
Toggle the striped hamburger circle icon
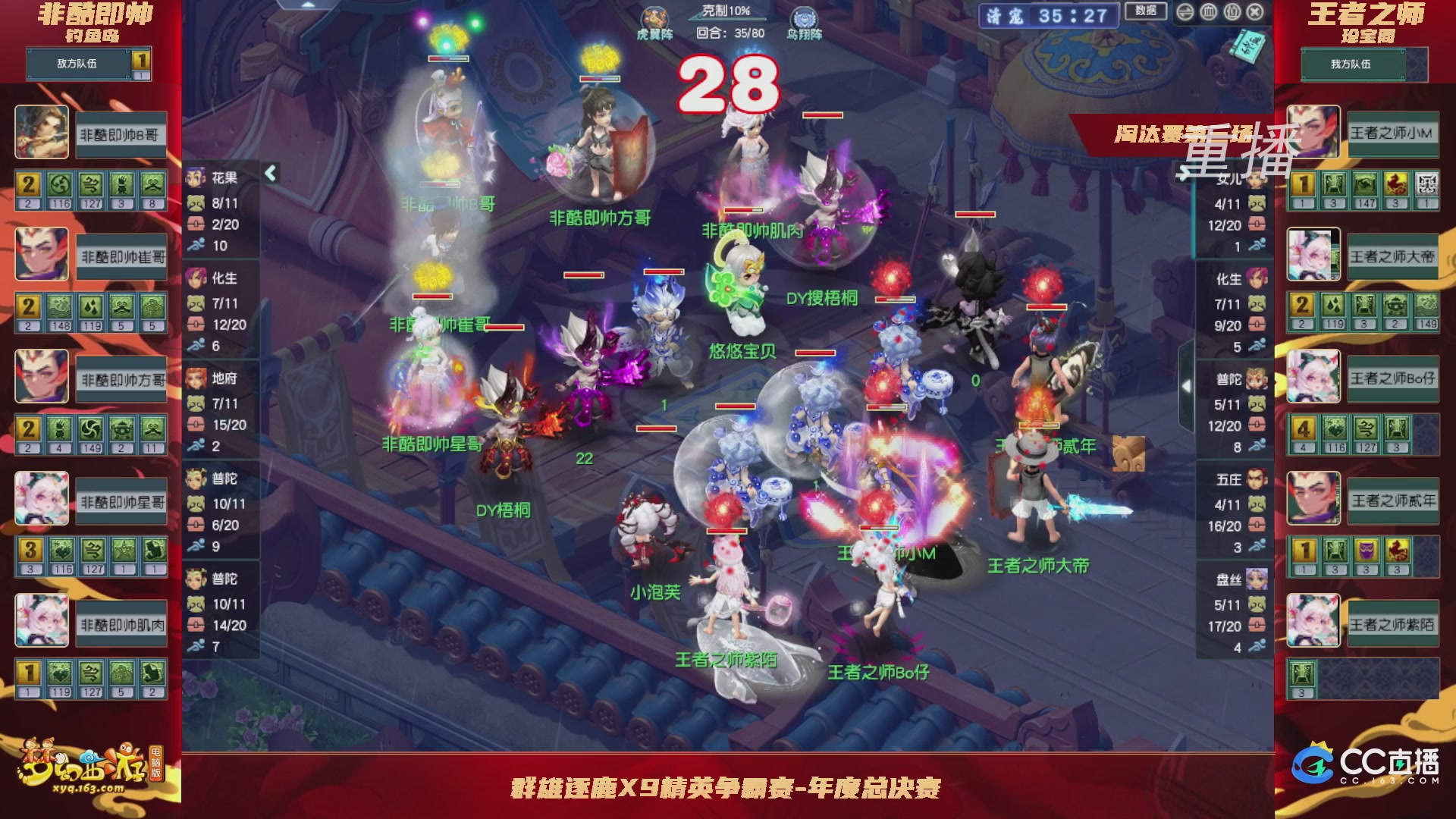(x=1185, y=11)
